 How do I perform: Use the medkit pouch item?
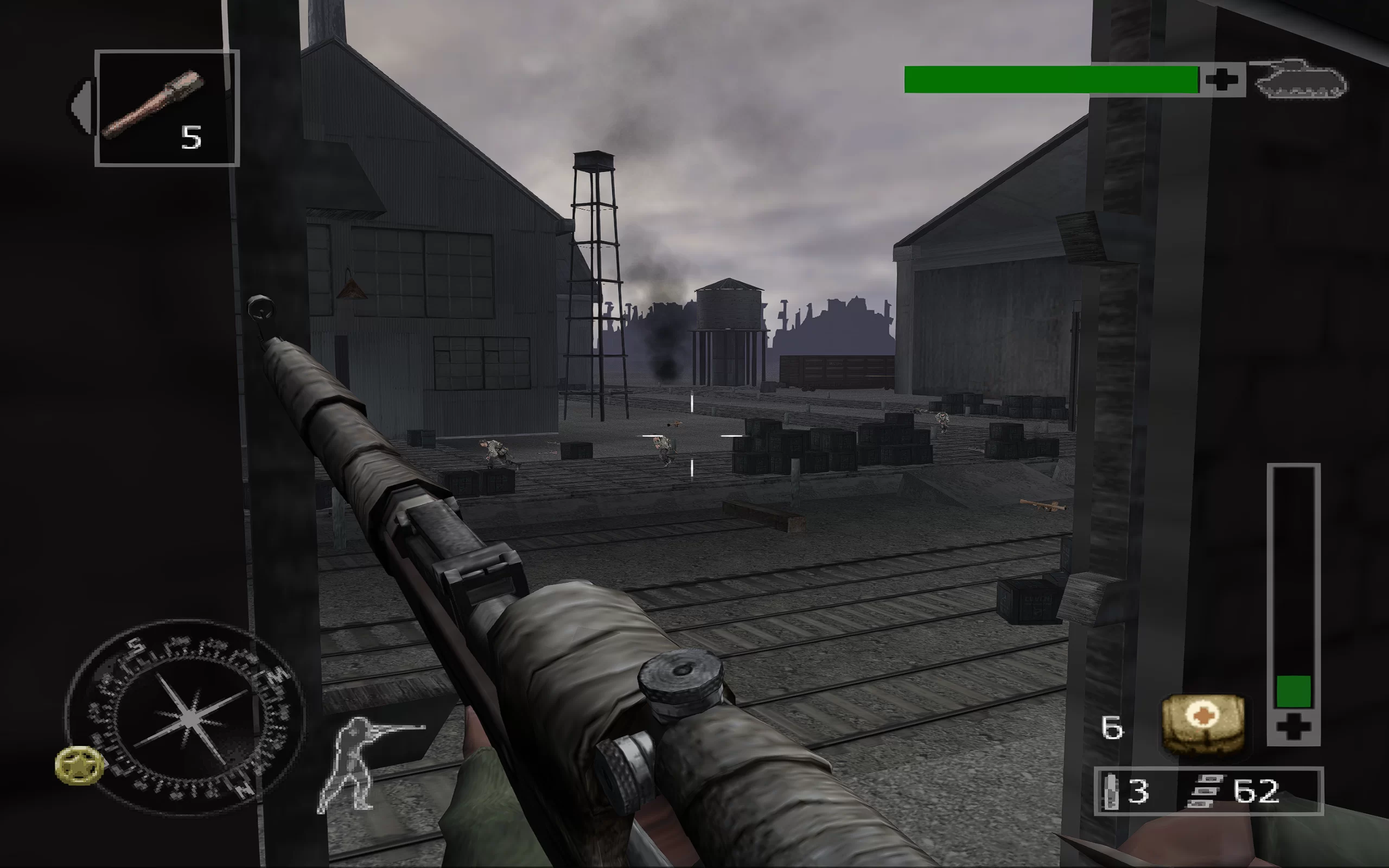click(1203, 724)
